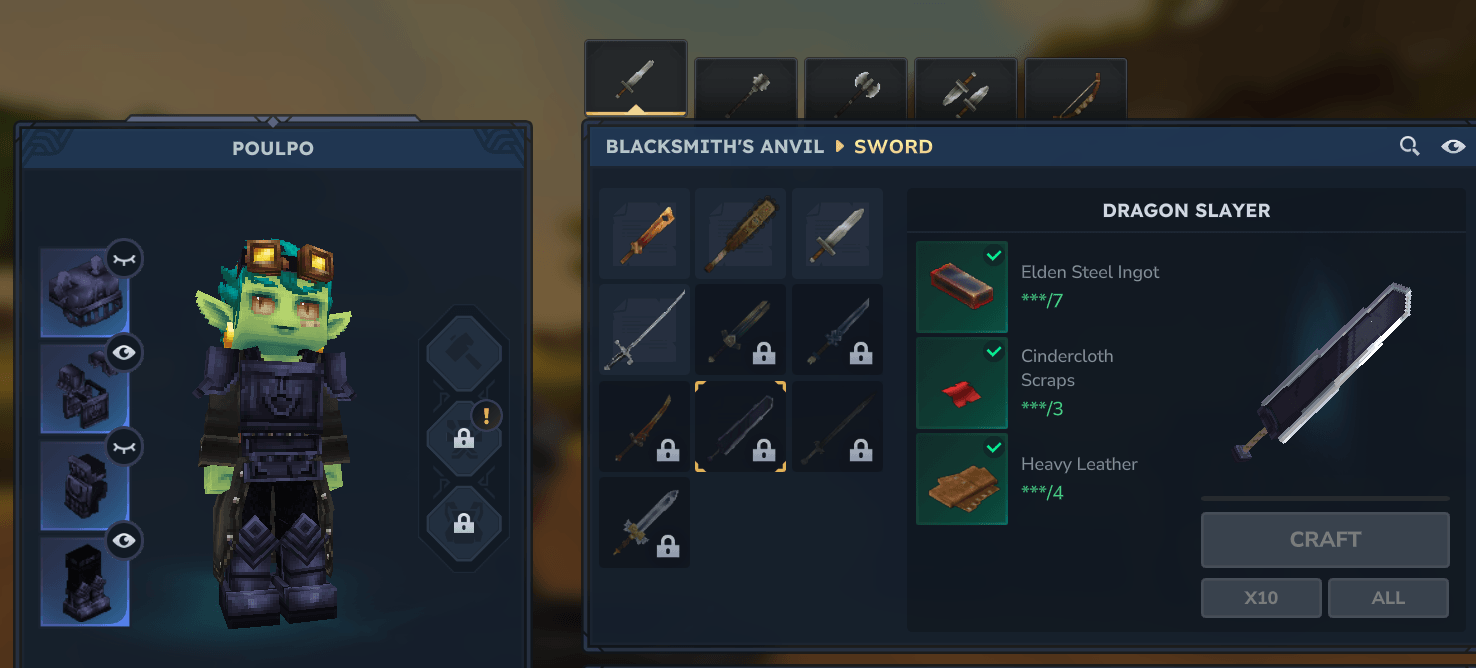The image size is (1476, 668).
Task: Open the hammer tool slot
Action: [463, 352]
